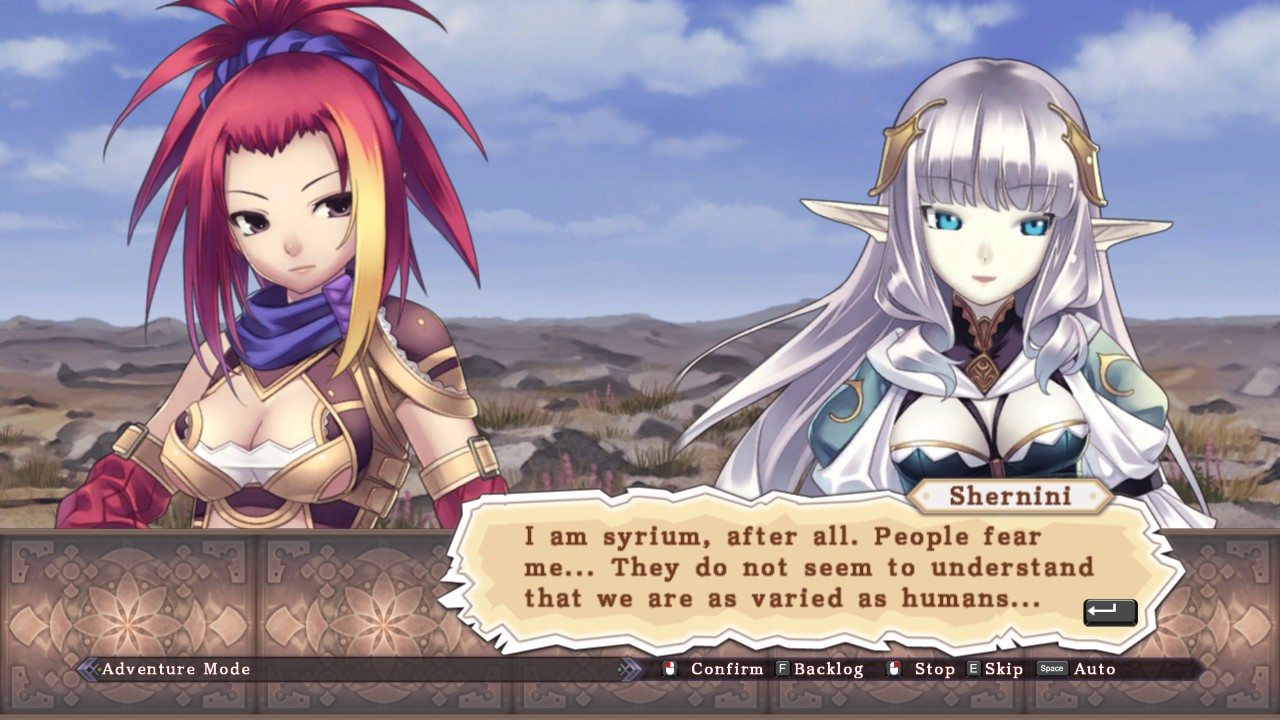
Task: Click the Confirm text label
Action: 727,669
